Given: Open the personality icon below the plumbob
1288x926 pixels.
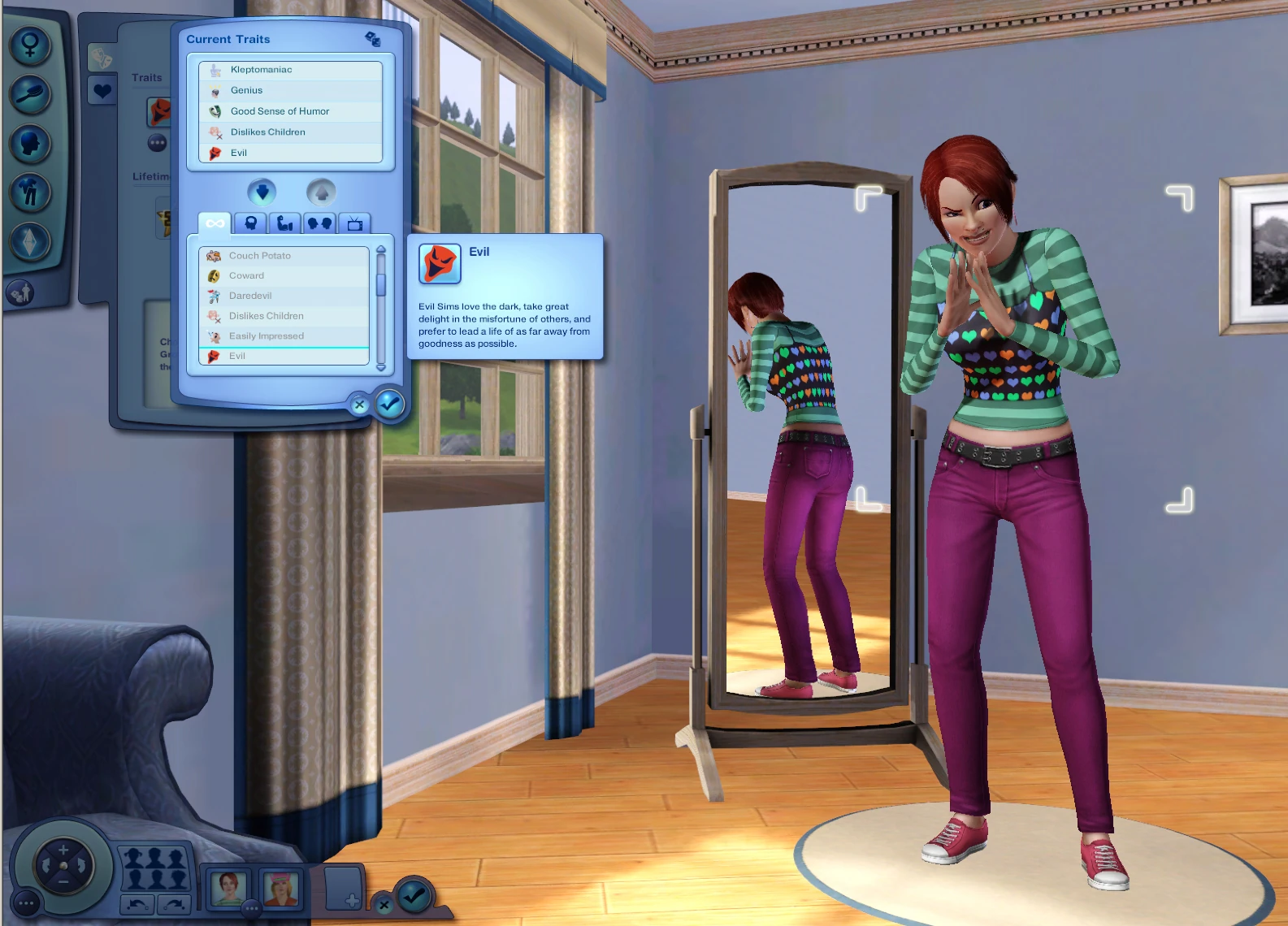Looking at the screenshot, I should click(19, 292).
